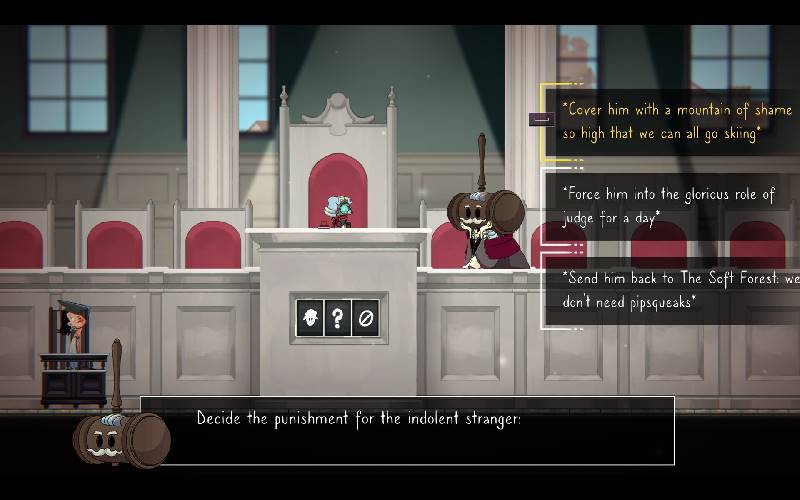Image resolution: width=800 pixels, height=500 pixels.
Task: Select "glorious role of judge for a day"
Action: click(x=668, y=206)
